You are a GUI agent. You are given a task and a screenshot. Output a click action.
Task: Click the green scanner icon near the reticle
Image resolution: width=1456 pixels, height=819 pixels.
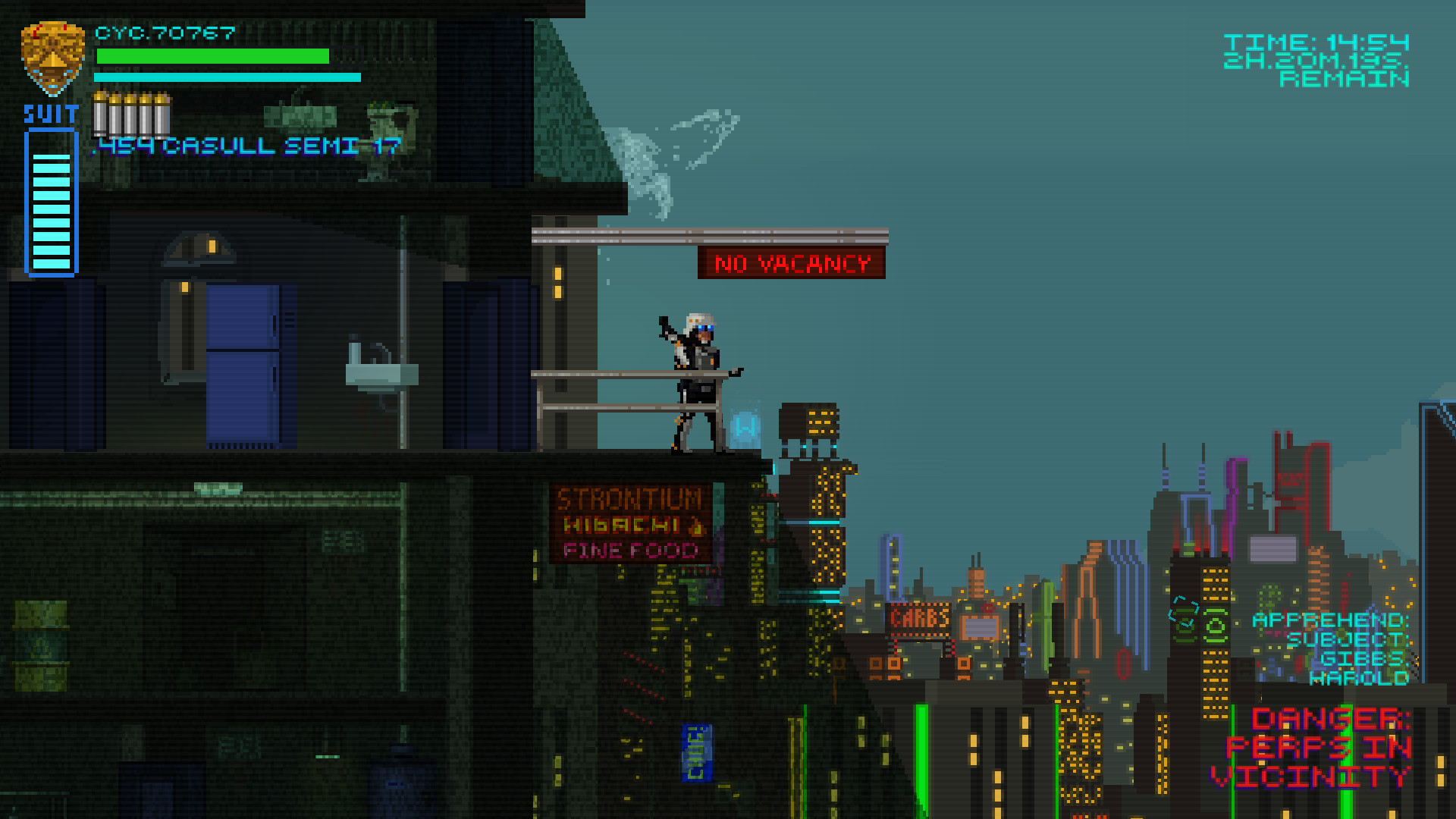click(1214, 626)
